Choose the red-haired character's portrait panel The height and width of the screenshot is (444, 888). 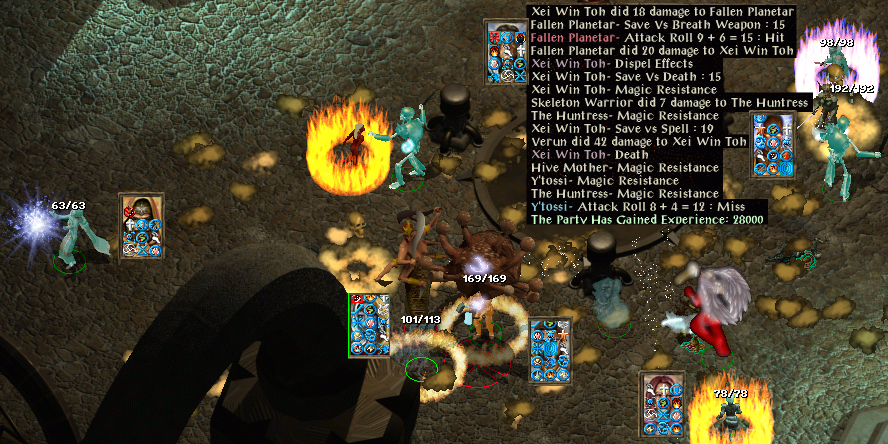click(661, 403)
